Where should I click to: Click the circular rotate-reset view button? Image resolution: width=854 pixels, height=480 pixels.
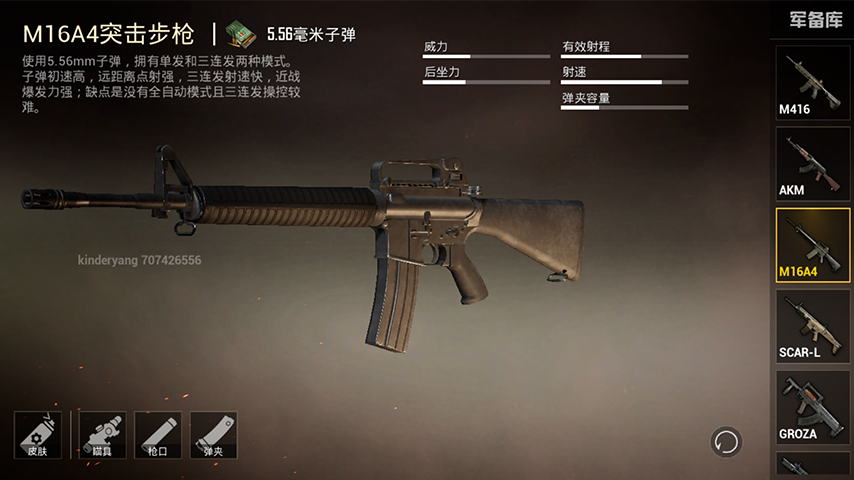pos(726,441)
